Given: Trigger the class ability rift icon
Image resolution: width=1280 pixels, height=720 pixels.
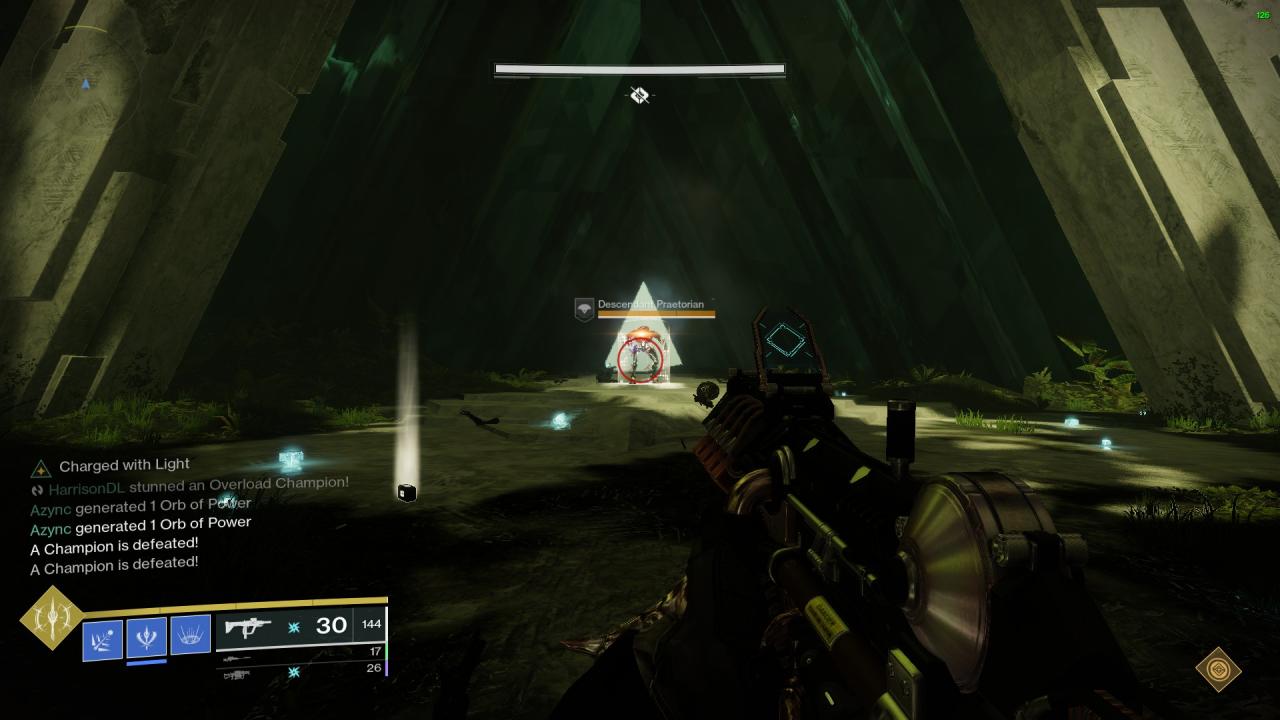Looking at the screenshot, I should point(190,634).
